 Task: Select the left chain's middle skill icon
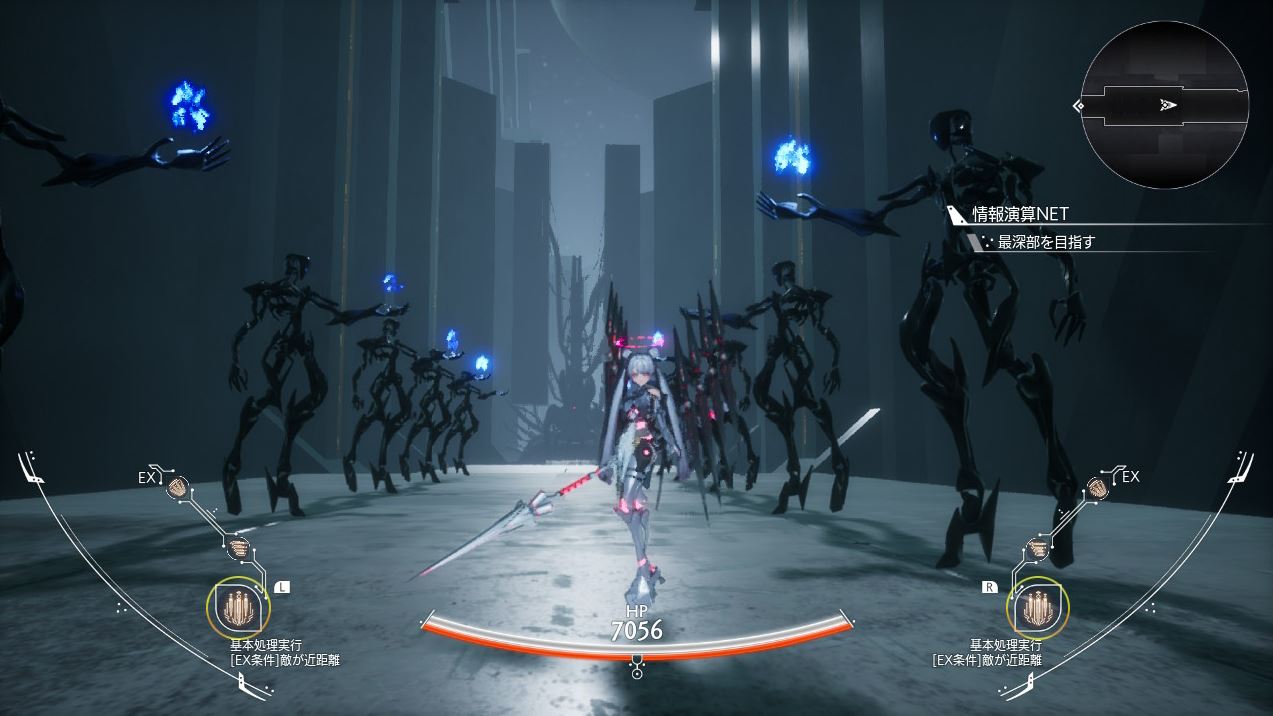point(237,548)
